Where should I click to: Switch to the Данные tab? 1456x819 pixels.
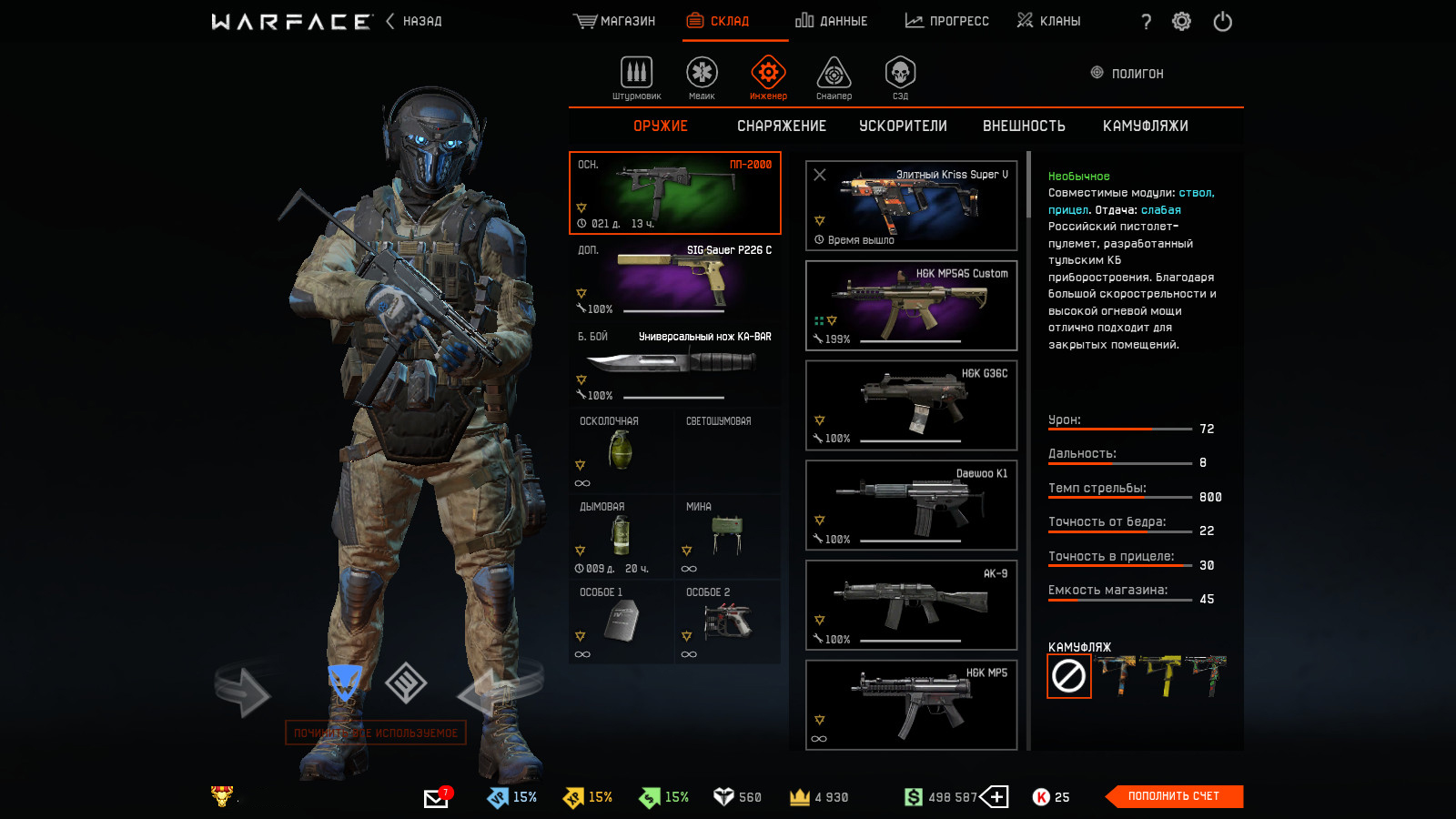tap(832, 21)
